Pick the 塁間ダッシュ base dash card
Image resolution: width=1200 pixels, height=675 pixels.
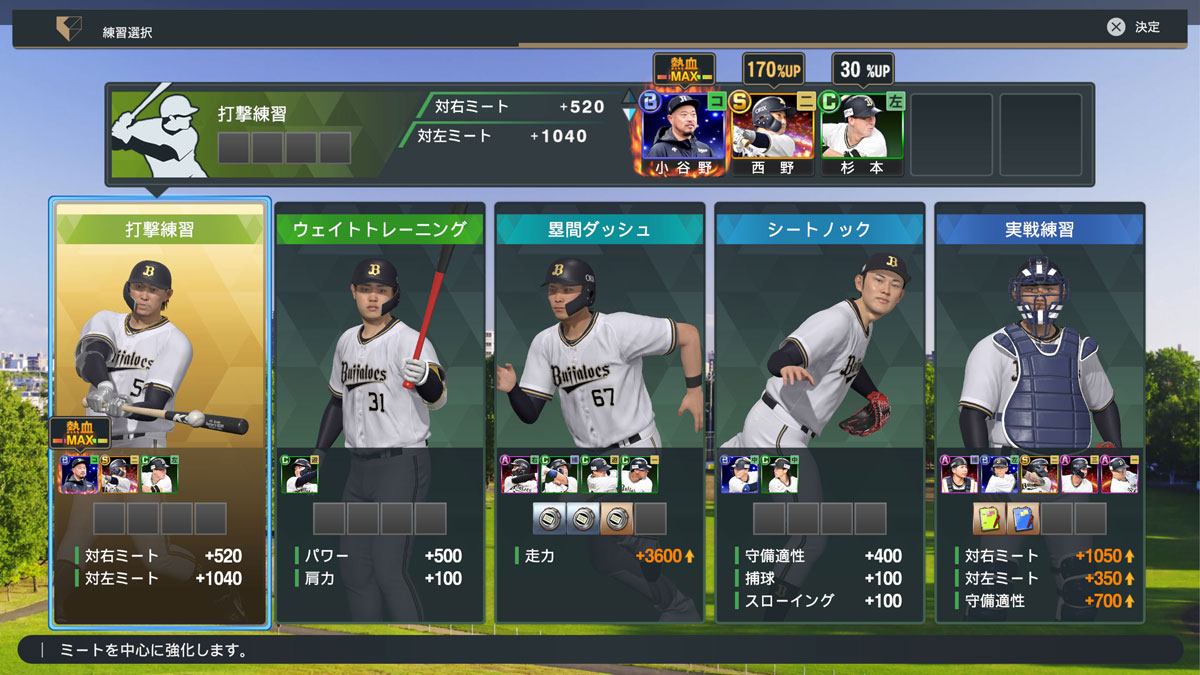(600, 410)
